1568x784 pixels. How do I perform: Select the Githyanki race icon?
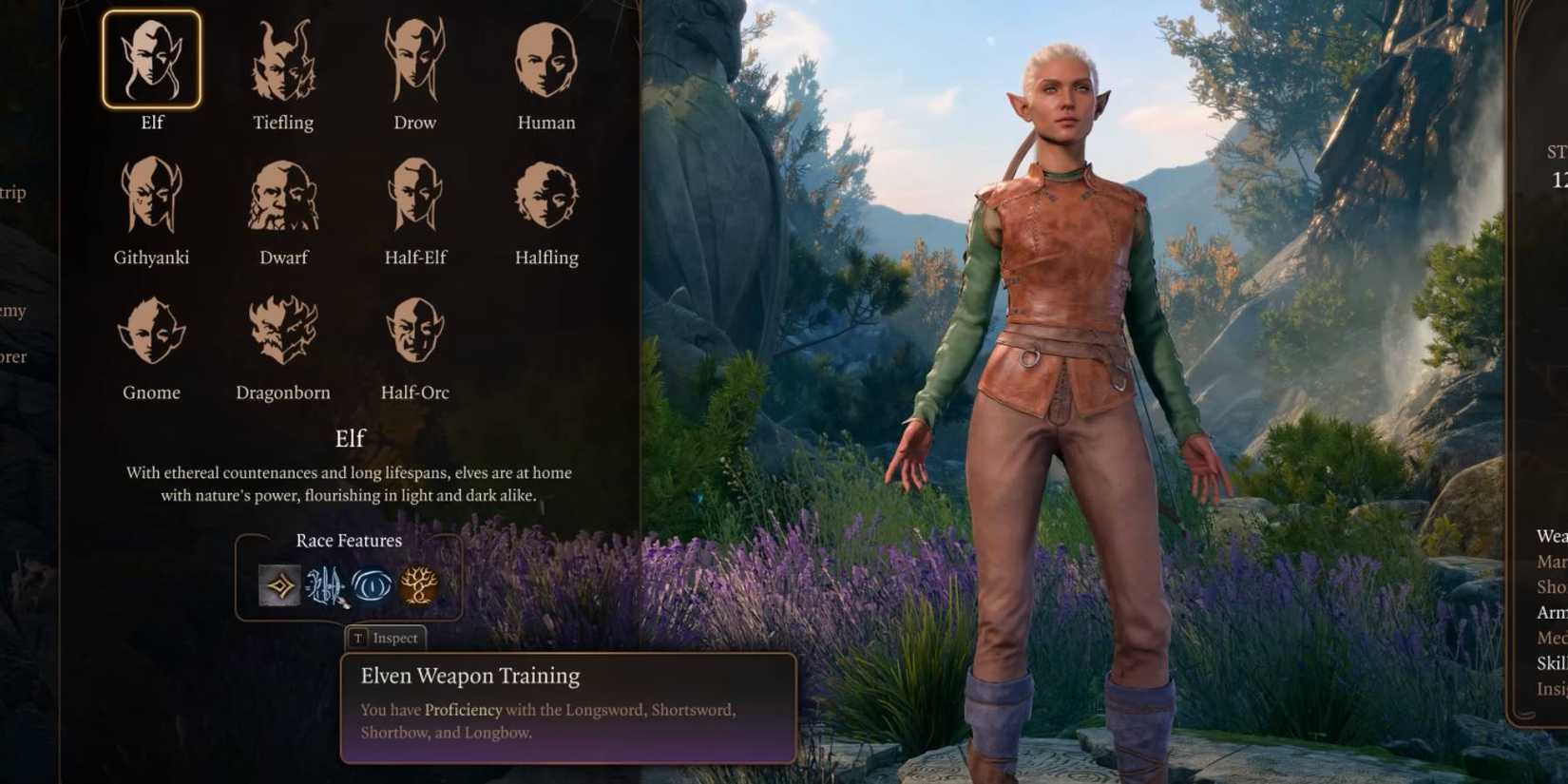(x=152, y=193)
